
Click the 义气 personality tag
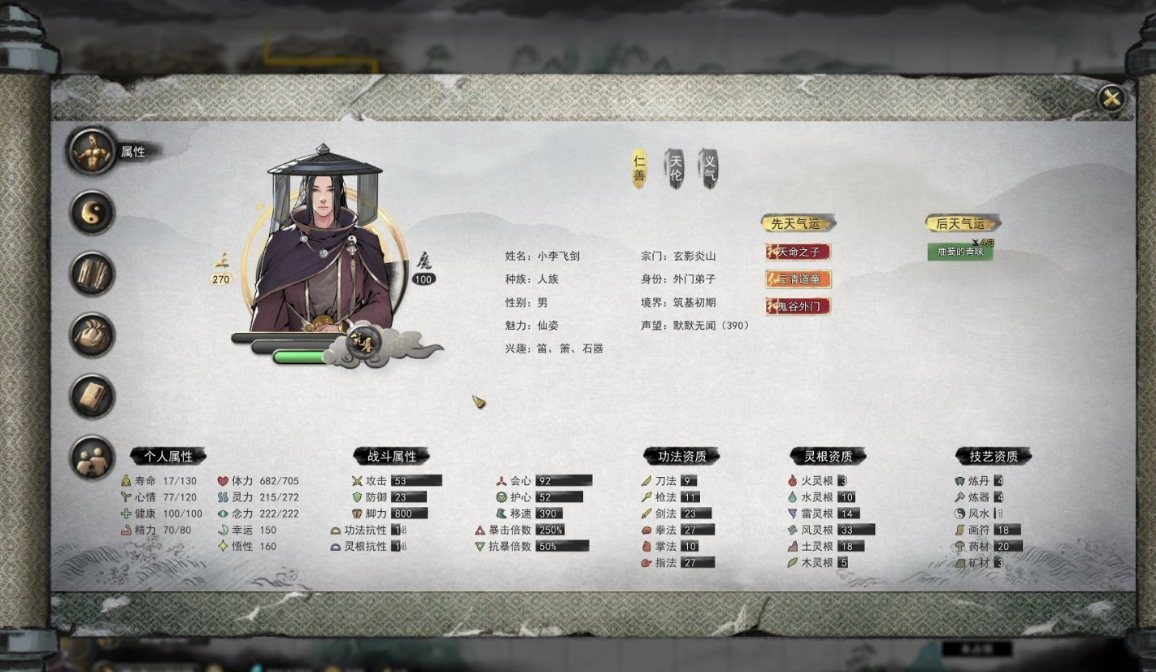[x=709, y=169]
